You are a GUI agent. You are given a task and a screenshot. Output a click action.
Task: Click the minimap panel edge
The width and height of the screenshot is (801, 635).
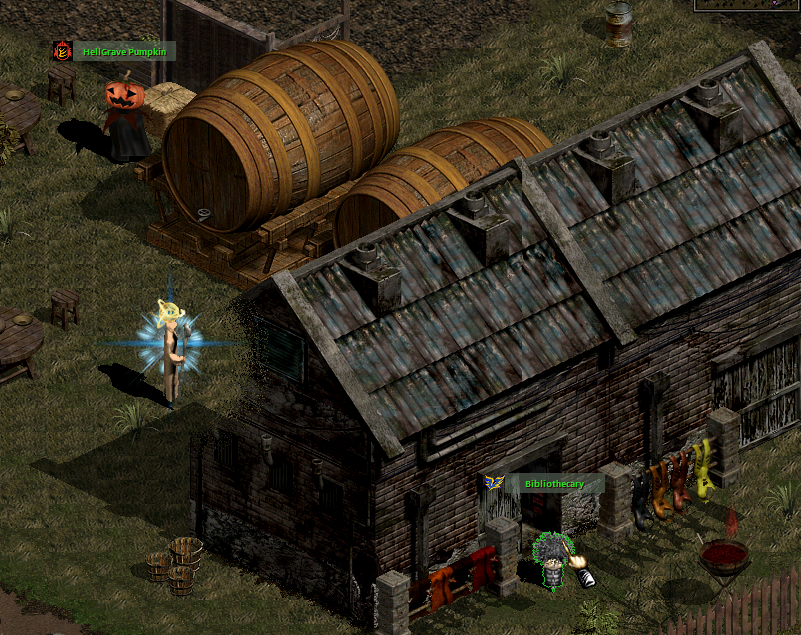coord(748,6)
